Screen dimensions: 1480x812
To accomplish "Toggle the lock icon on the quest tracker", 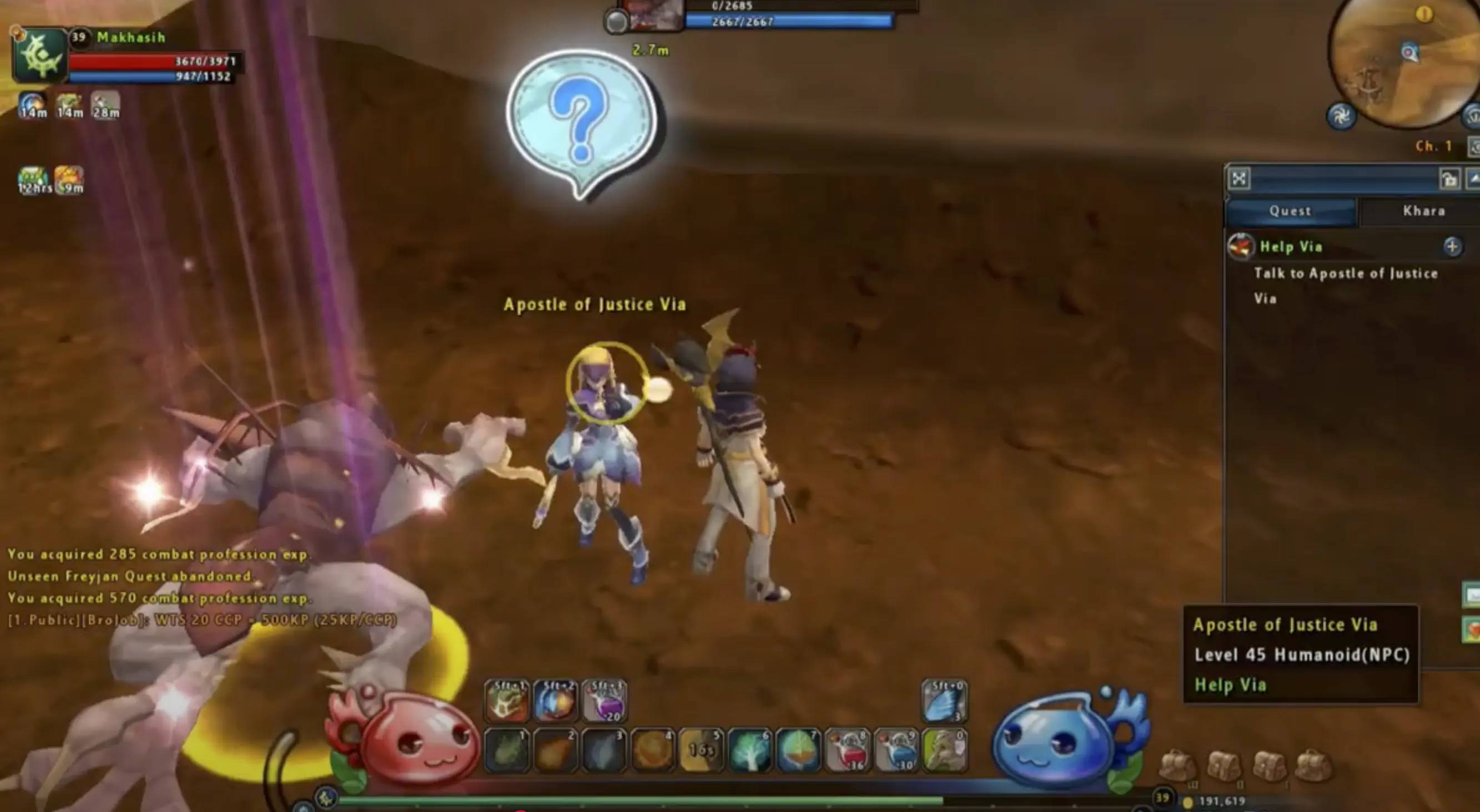I will pos(1450,179).
